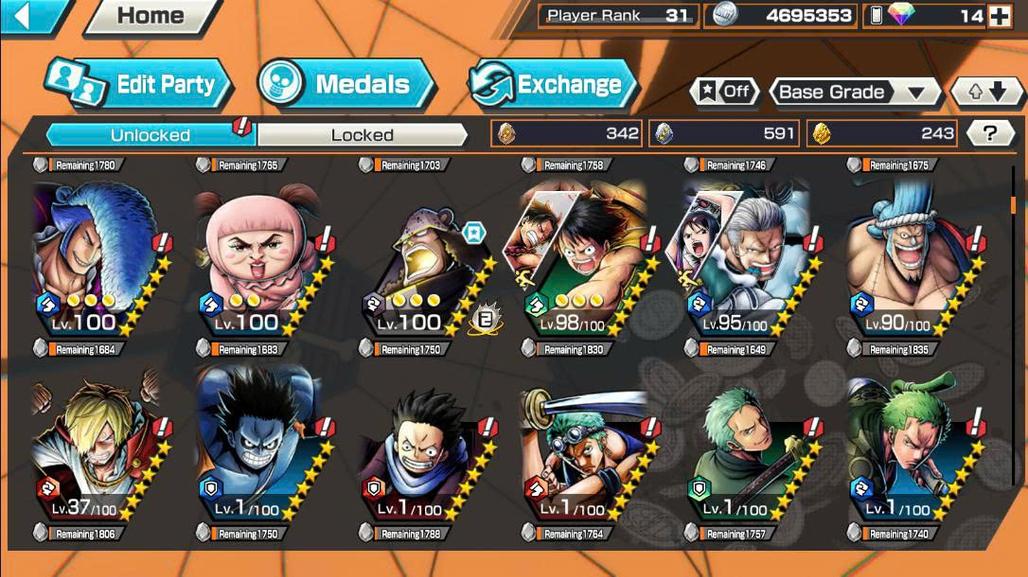Open the Base Grade sort dropdown
The width and height of the screenshot is (1028, 577).
tap(853, 92)
